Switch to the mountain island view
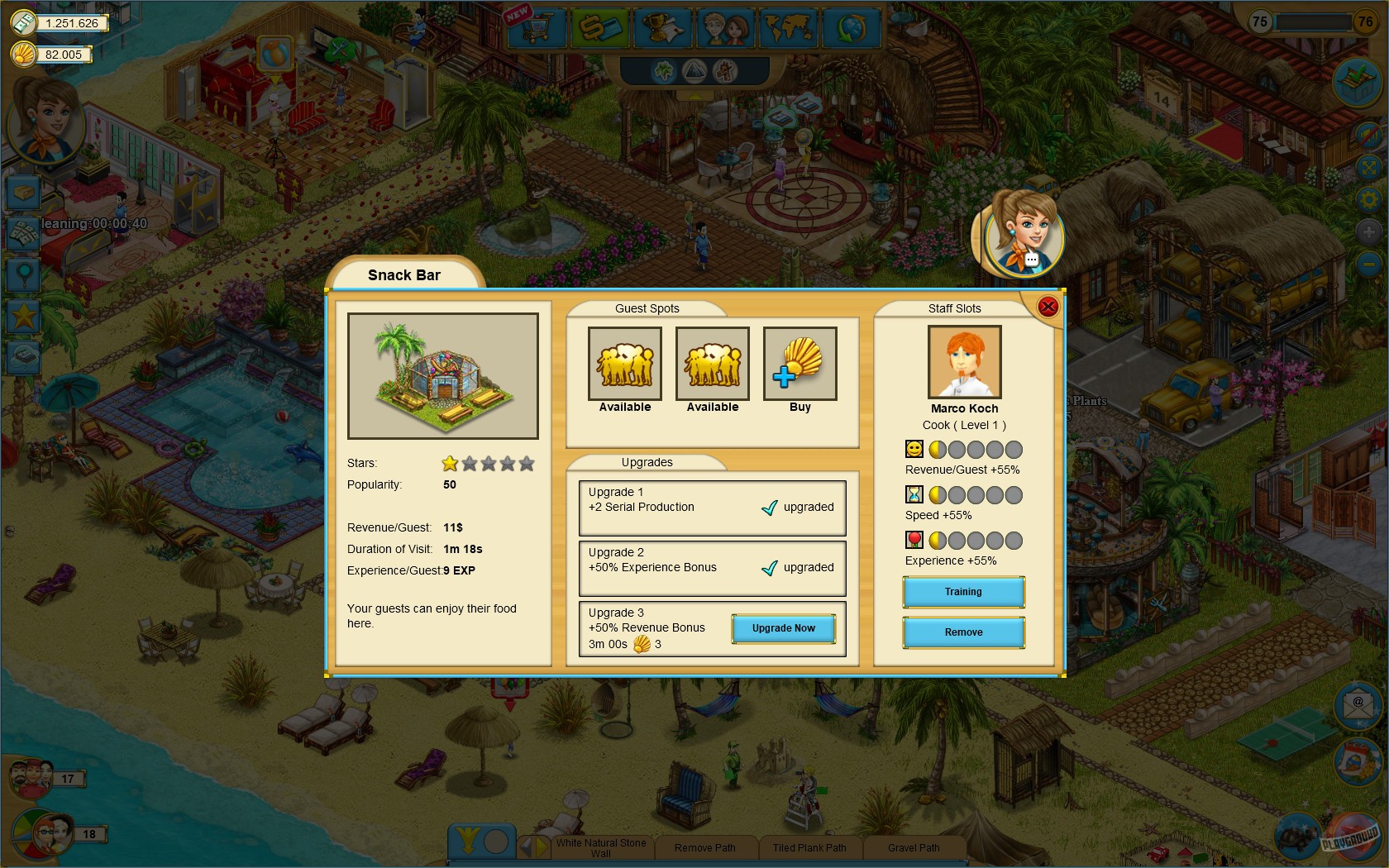 tap(693, 72)
